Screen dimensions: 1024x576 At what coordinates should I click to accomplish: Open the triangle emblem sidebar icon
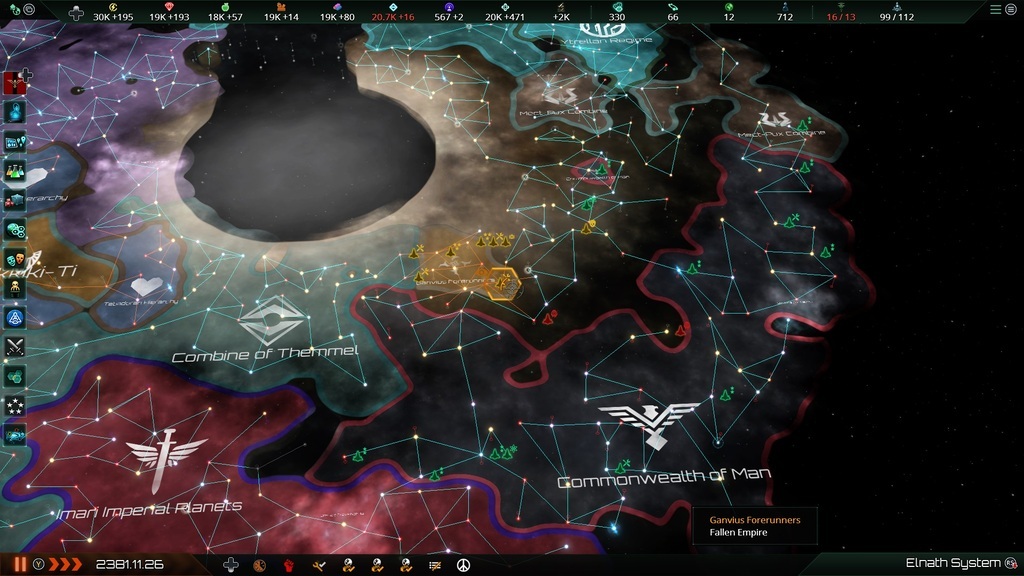15,318
